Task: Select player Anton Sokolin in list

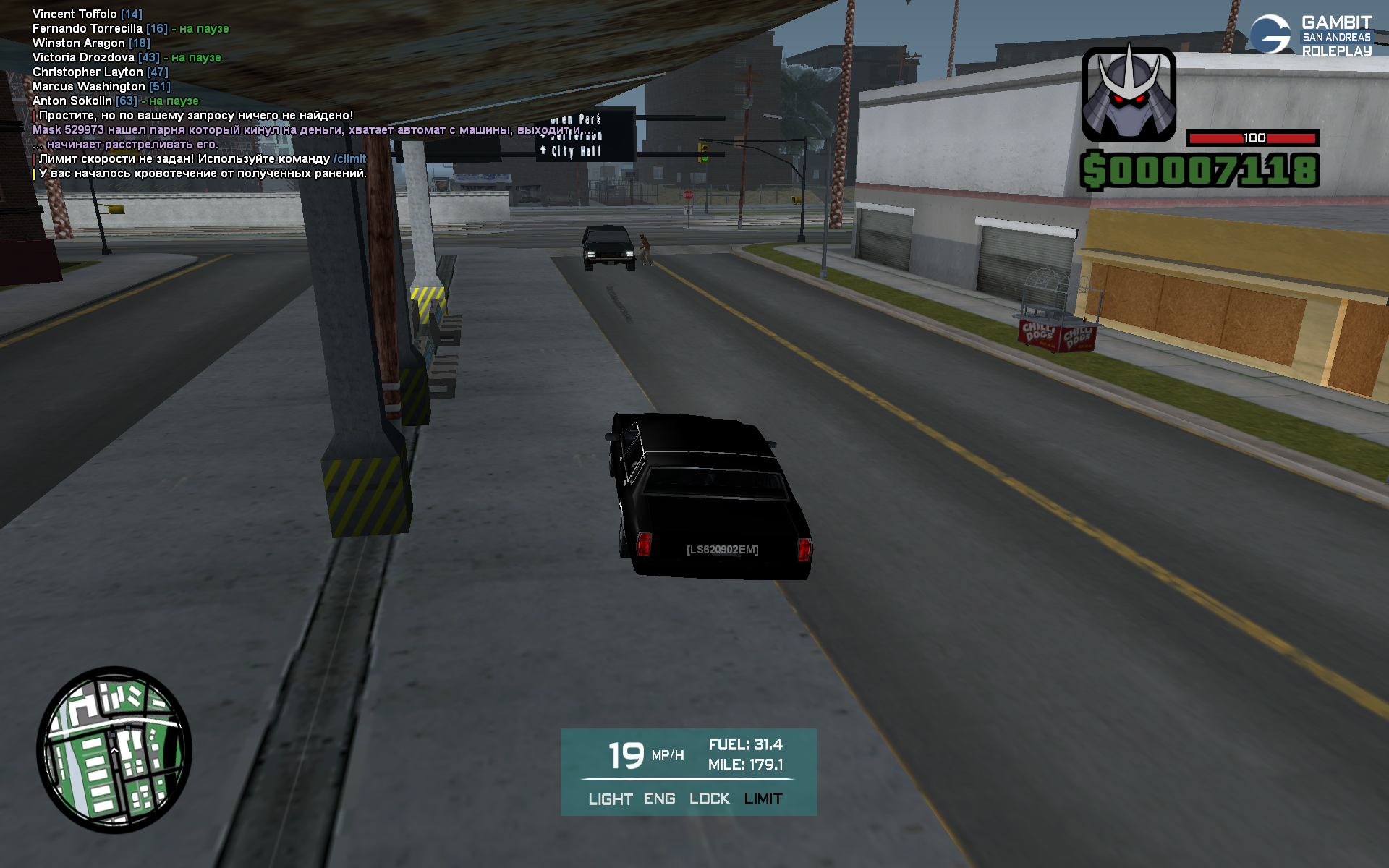Action: (x=72, y=101)
